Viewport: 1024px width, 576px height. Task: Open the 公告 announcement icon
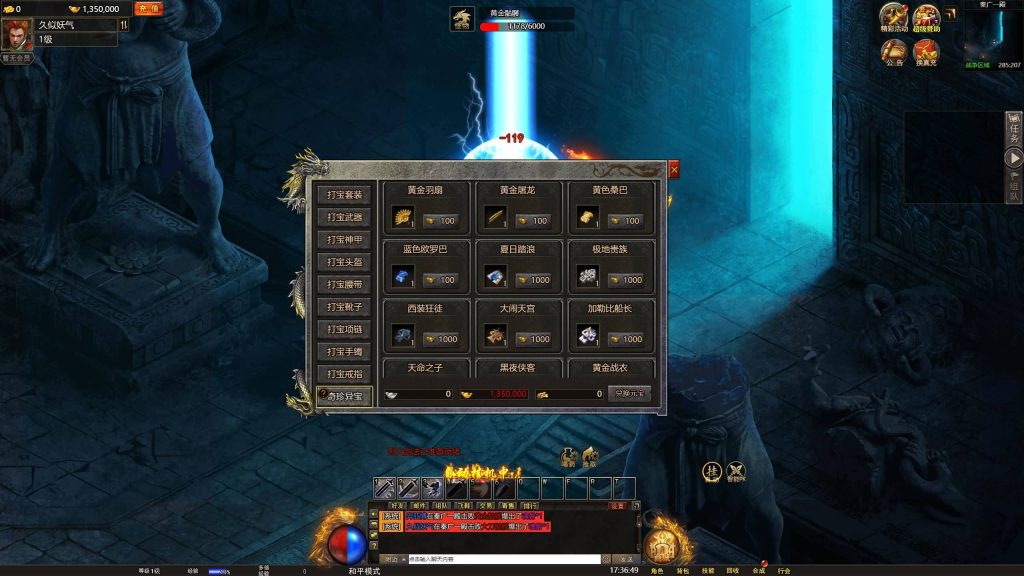(894, 49)
